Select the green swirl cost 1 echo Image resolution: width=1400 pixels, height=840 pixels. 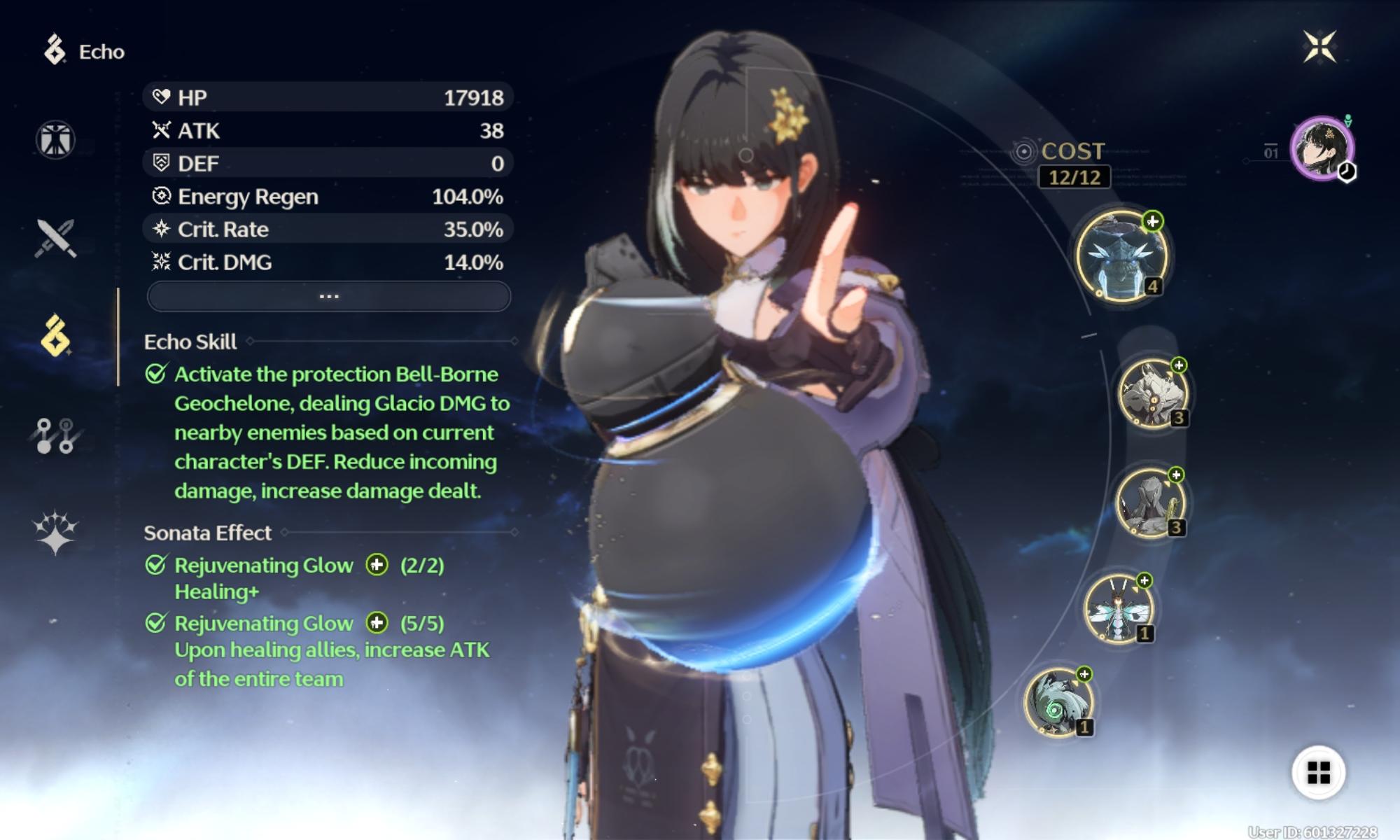pos(1058,702)
